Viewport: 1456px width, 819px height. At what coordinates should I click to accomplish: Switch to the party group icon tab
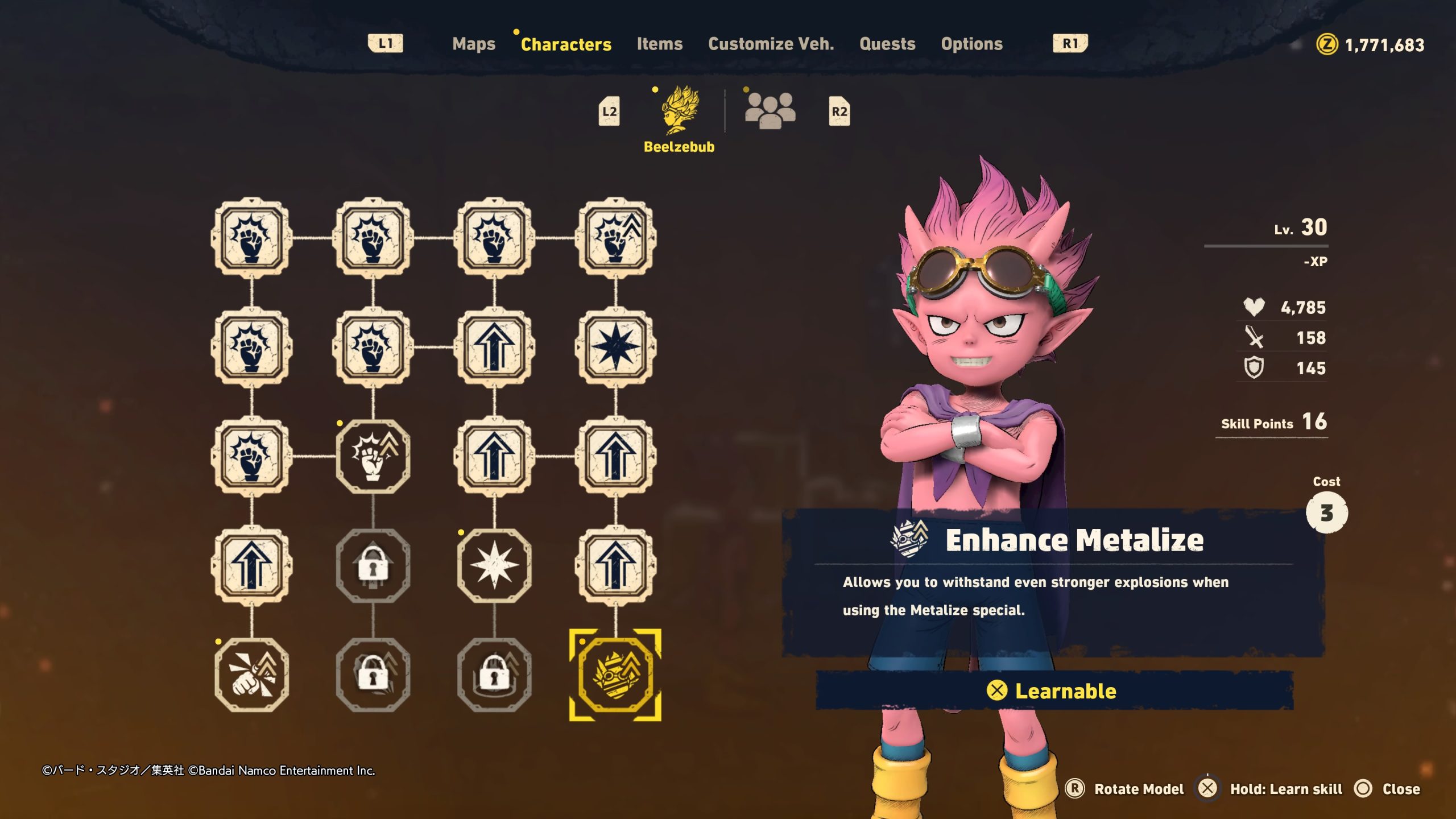tap(770, 111)
